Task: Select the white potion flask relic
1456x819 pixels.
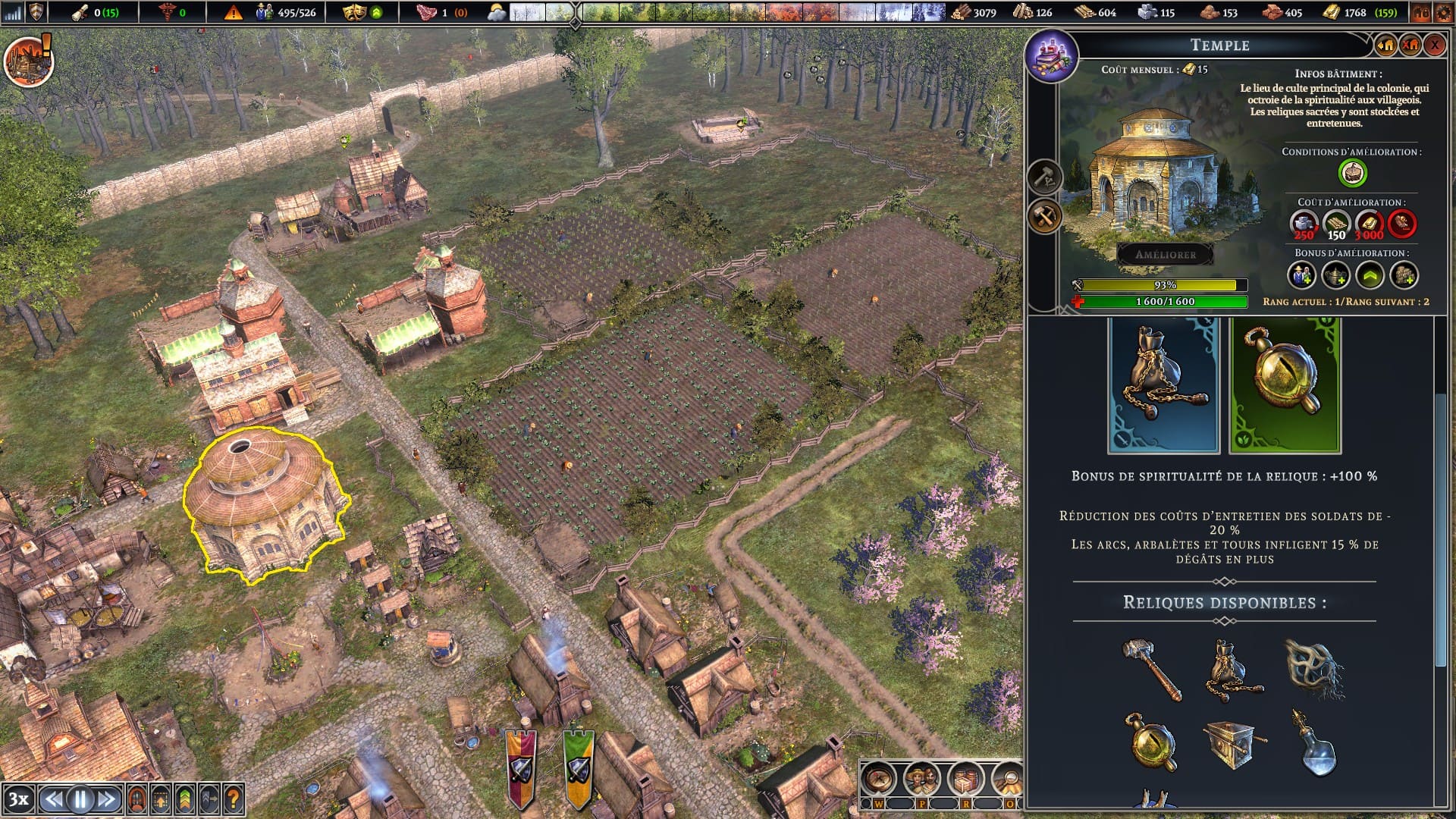Action: coord(1316,743)
